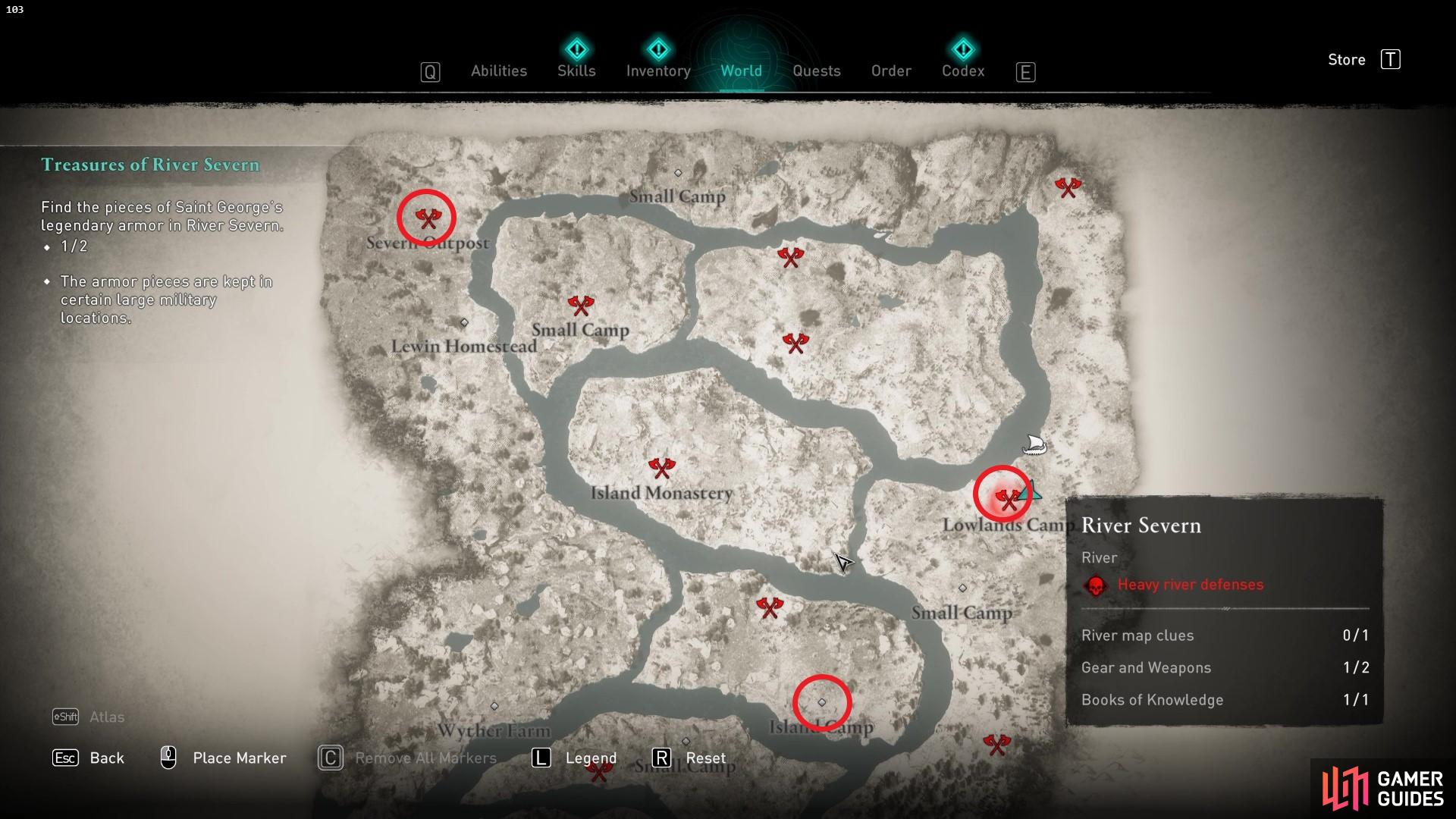Screen dimensions: 1456x819
Task: Select the Severn Outpost raid marker
Action: click(428, 218)
